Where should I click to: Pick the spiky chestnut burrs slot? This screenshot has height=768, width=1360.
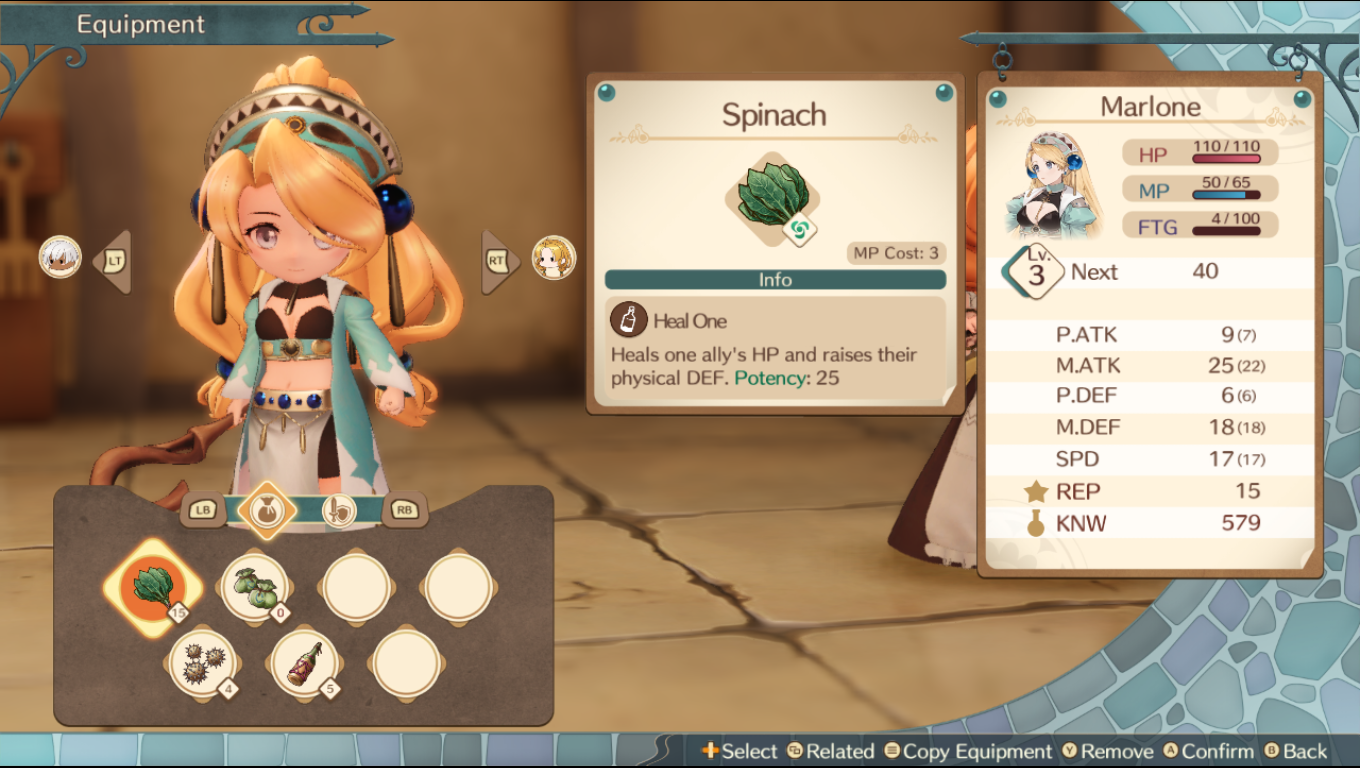click(203, 662)
